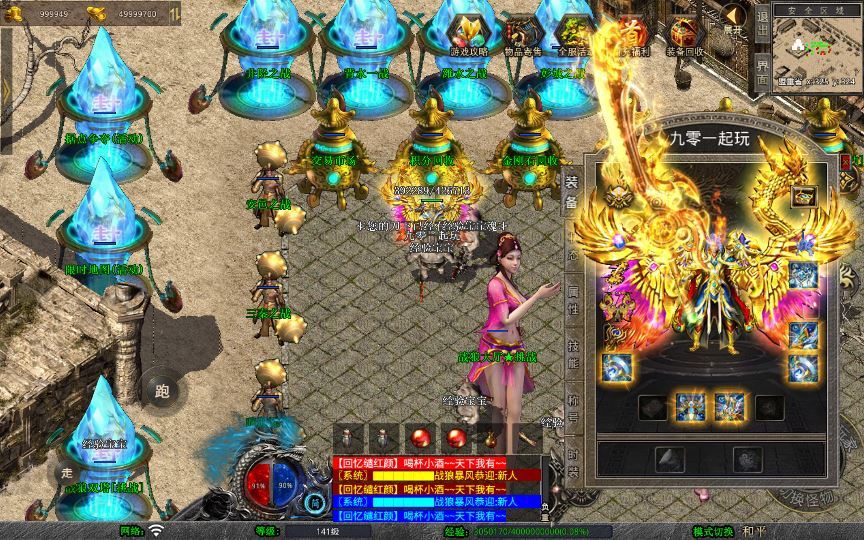Switch to the 时装 fashion tab
This screenshot has width=864, height=540.
click(572, 461)
